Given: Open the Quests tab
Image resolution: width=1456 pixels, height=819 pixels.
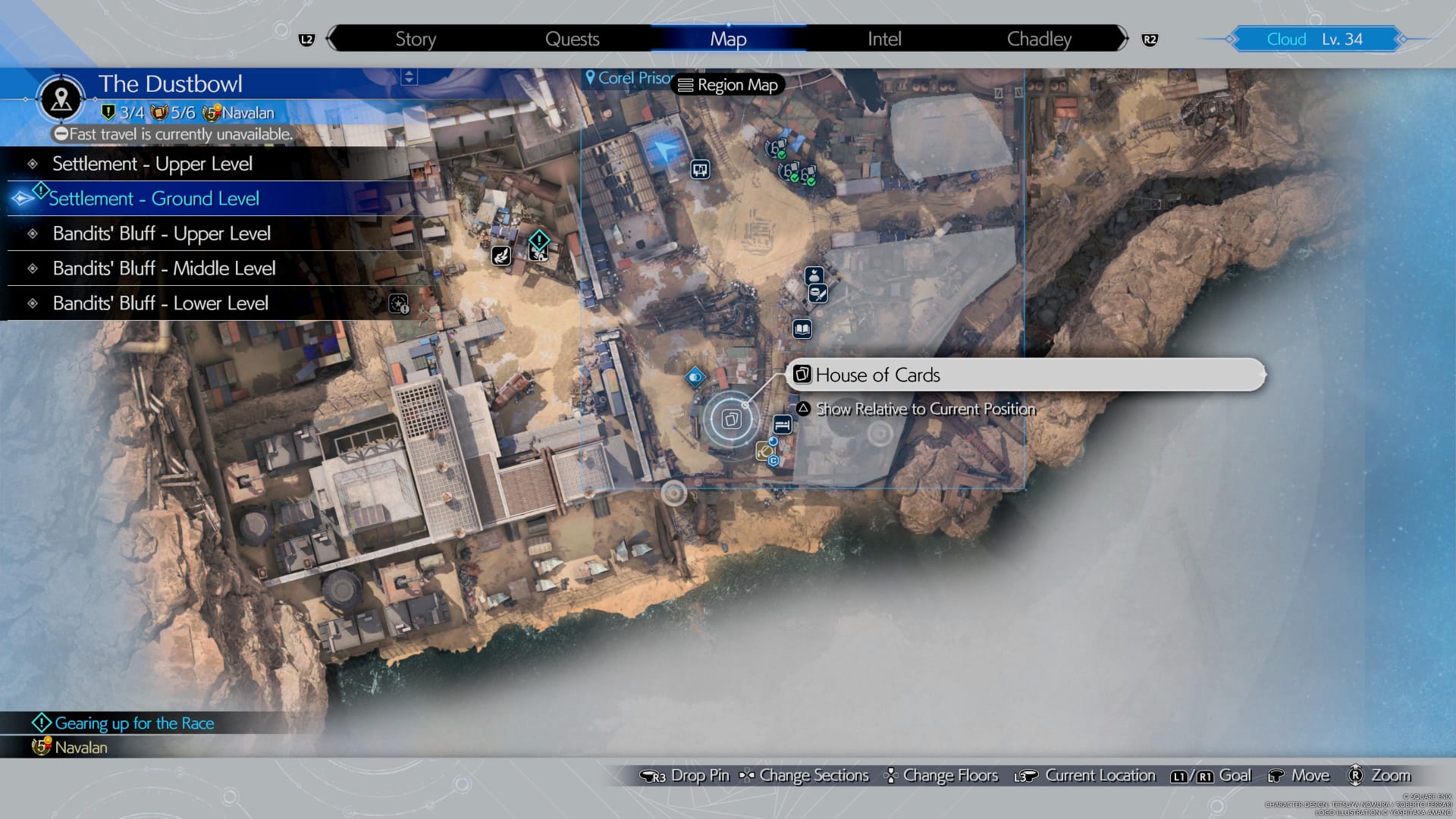Looking at the screenshot, I should 573,39.
